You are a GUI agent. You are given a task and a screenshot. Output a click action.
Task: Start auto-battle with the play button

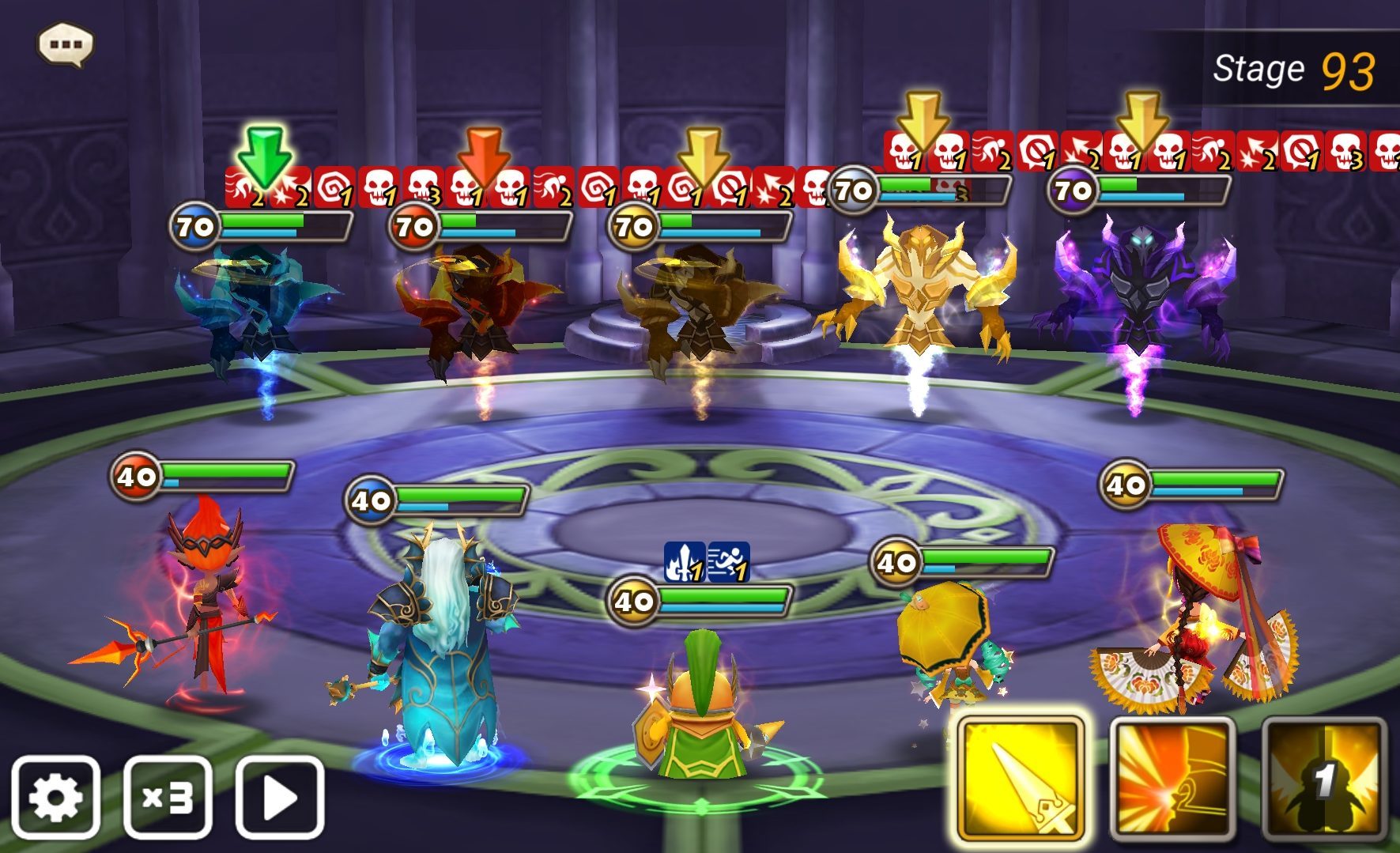[280, 797]
